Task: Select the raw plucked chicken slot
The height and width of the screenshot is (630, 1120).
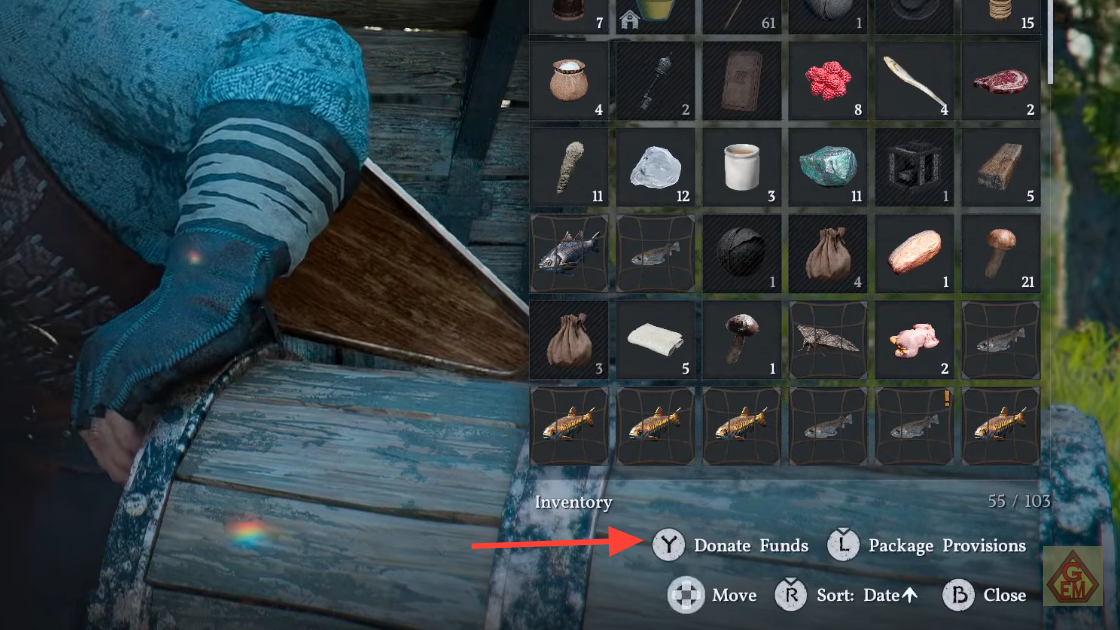Action: [915, 340]
